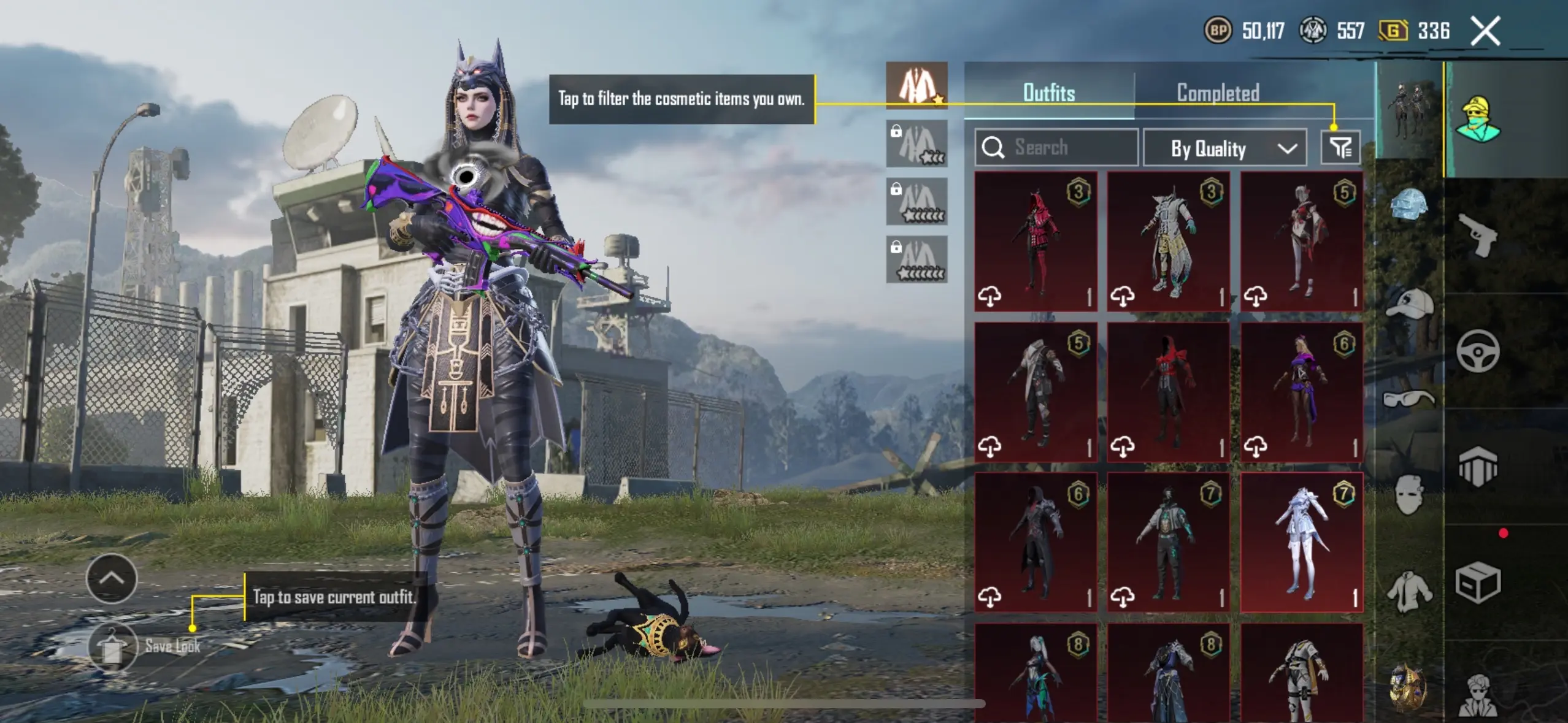Pick the purple outfit with blonde hair
This screenshot has width=1568, height=723.
(x=1301, y=392)
